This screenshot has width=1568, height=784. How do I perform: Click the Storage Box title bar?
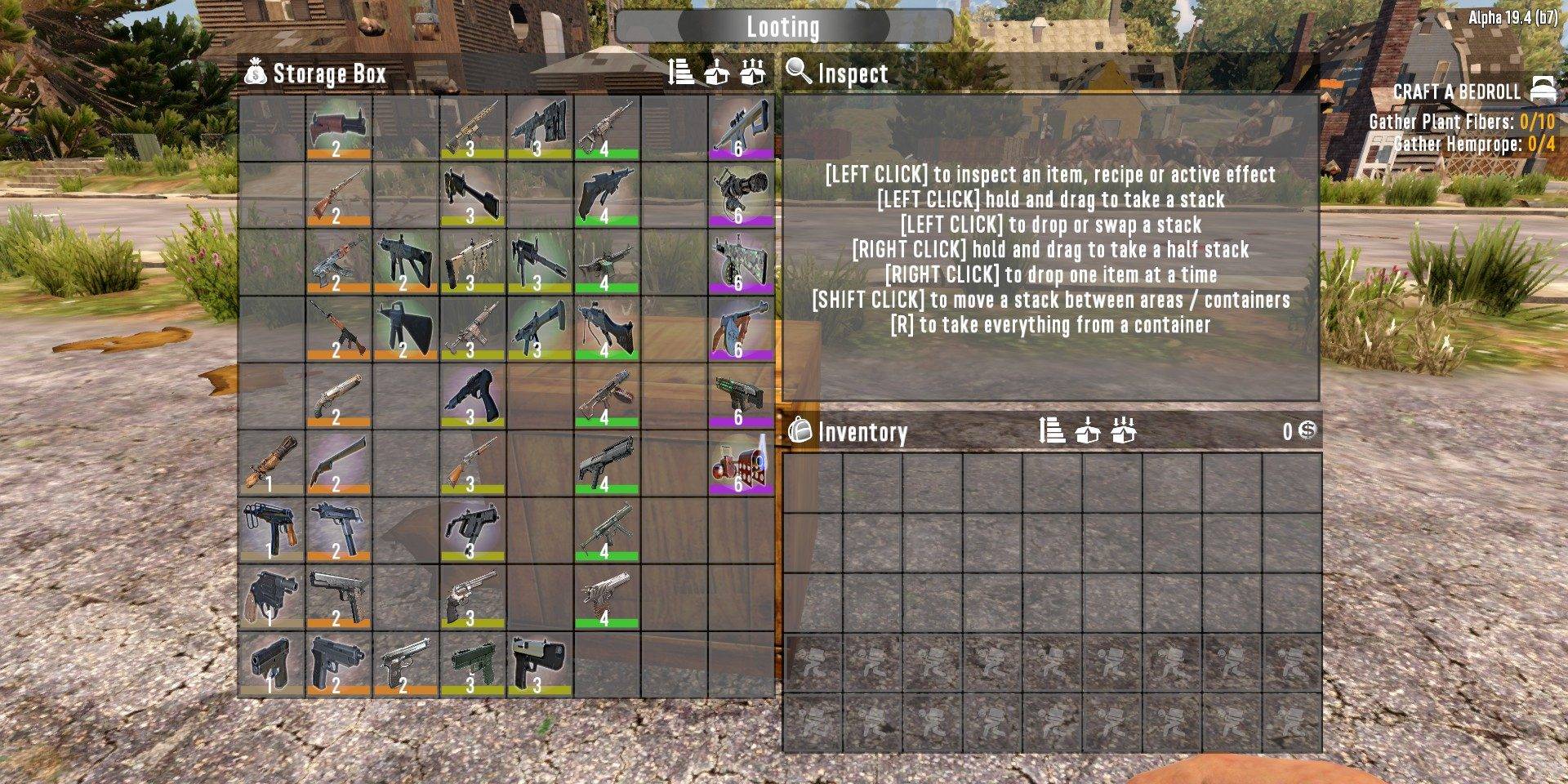pyautogui.click(x=327, y=73)
